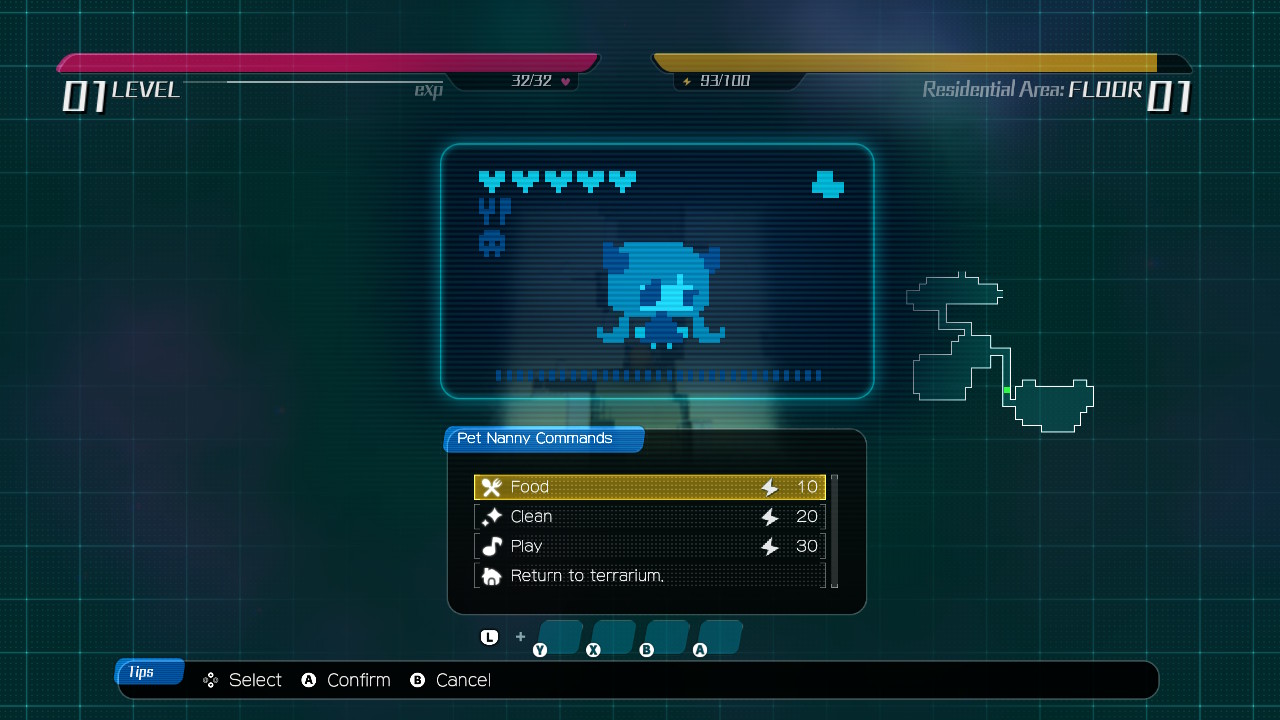The width and height of the screenshot is (1280, 720).
Task: Select the Play command
Action: point(649,546)
